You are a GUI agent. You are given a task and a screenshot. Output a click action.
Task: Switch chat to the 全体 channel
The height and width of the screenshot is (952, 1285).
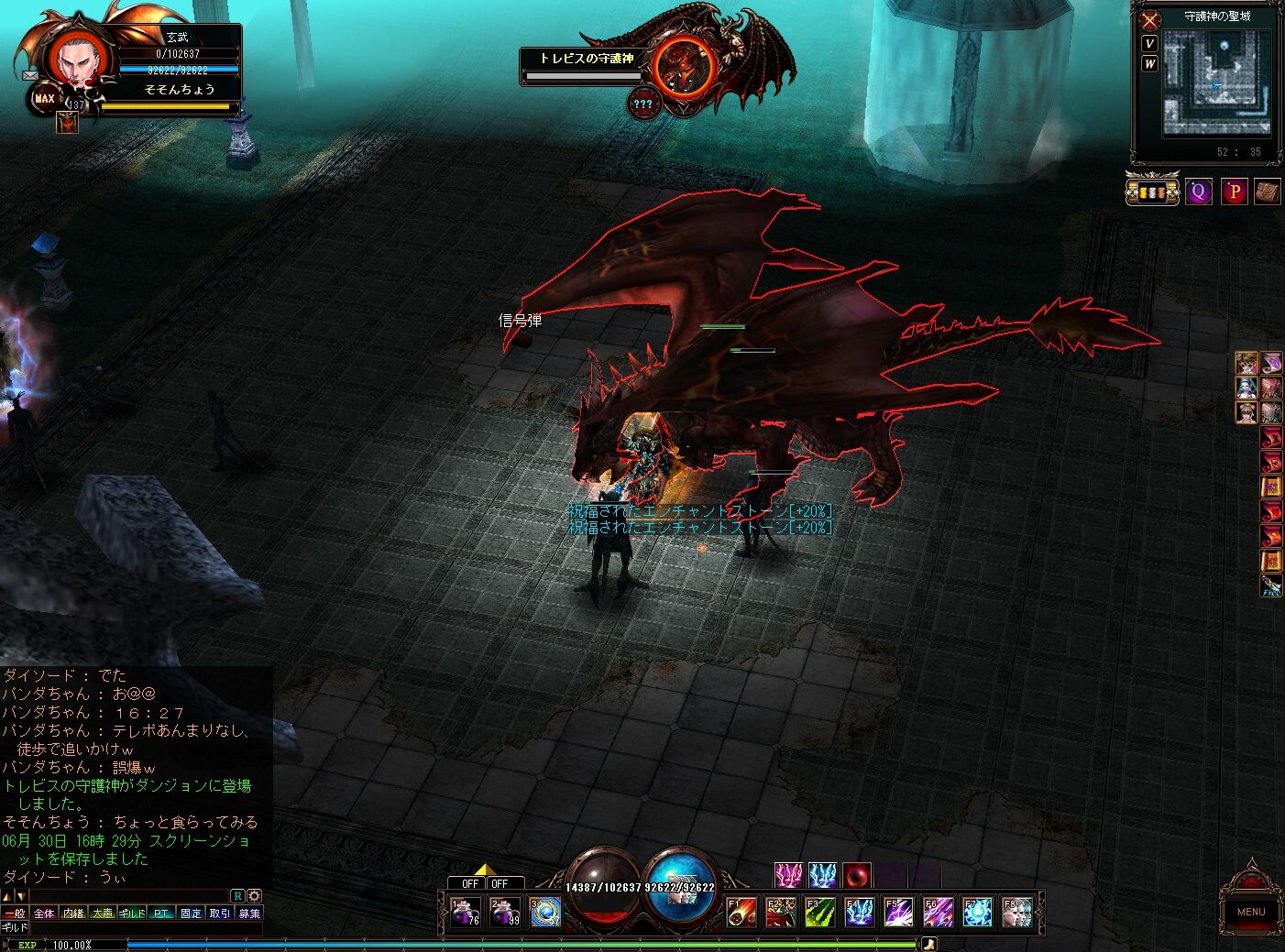pyautogui.click(x=44, y=914)
